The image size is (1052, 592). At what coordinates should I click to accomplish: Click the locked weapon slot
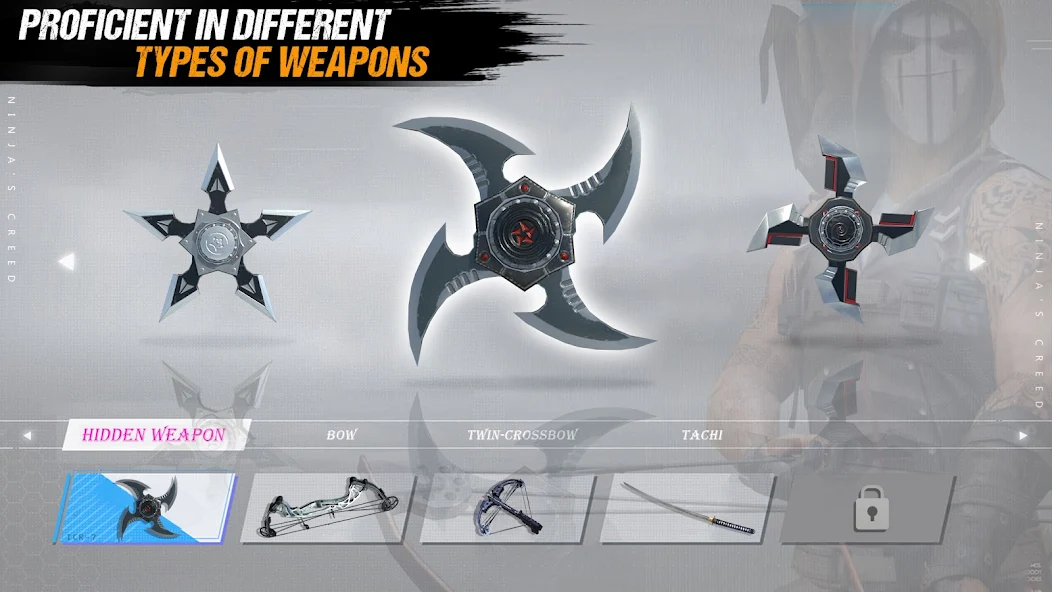click(866, 510)
